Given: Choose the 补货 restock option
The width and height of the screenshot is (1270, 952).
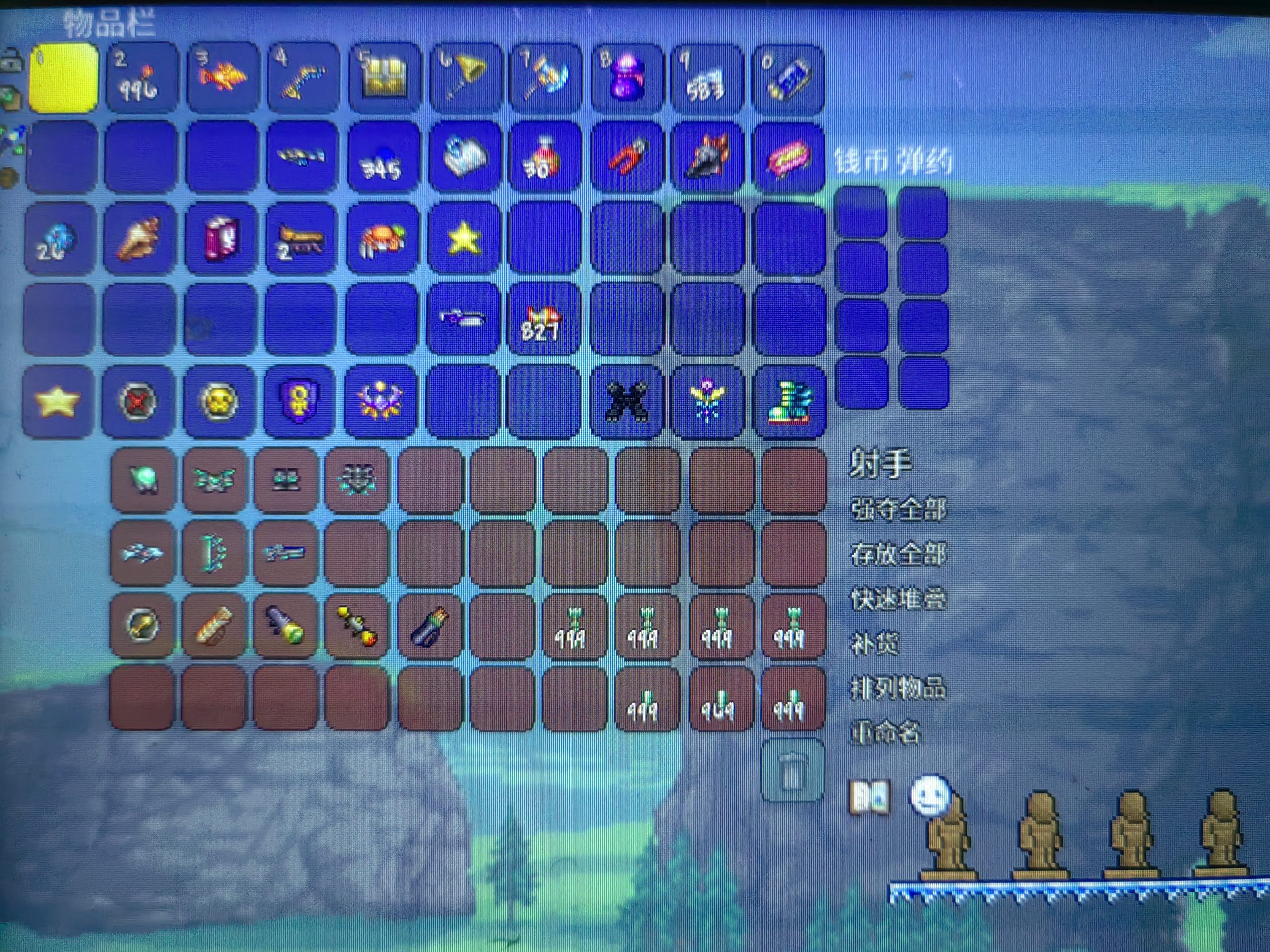Looking at the screenshot, I should (x=874, y=643).
